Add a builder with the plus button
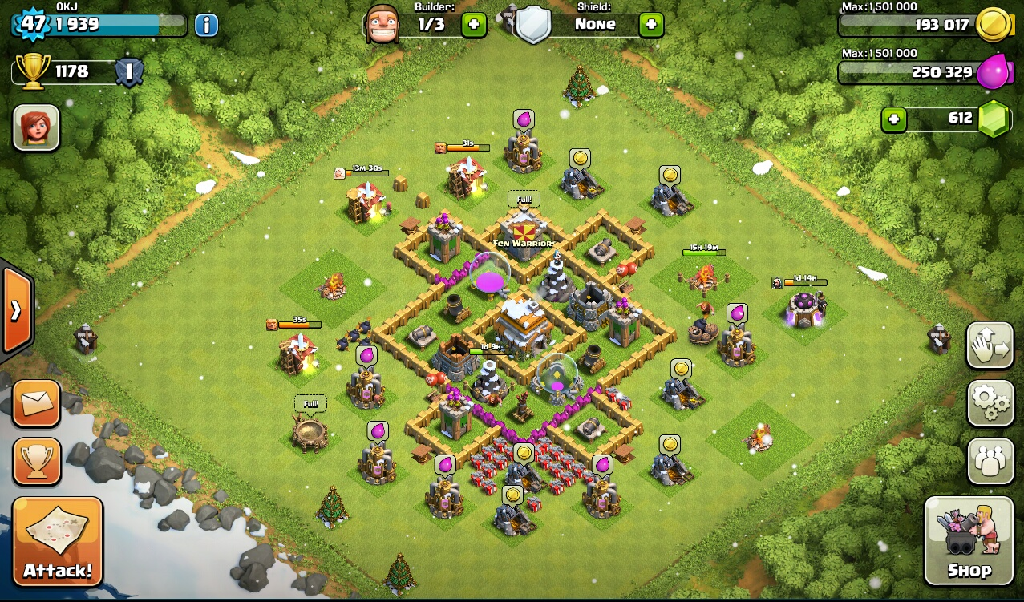 tap(473, 24)
